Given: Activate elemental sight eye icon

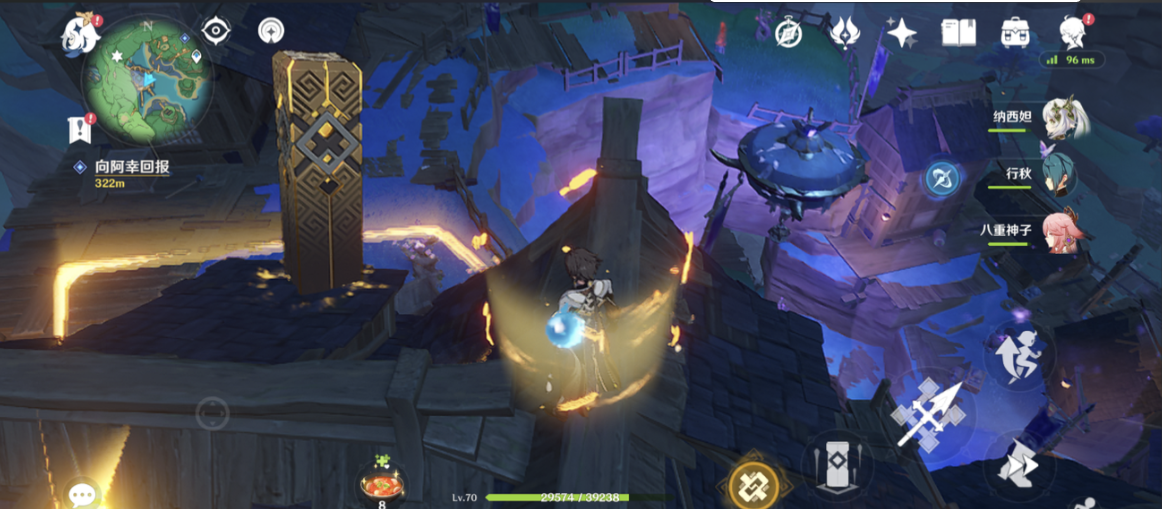Looking at the screenshot, I should click(216, 31).
